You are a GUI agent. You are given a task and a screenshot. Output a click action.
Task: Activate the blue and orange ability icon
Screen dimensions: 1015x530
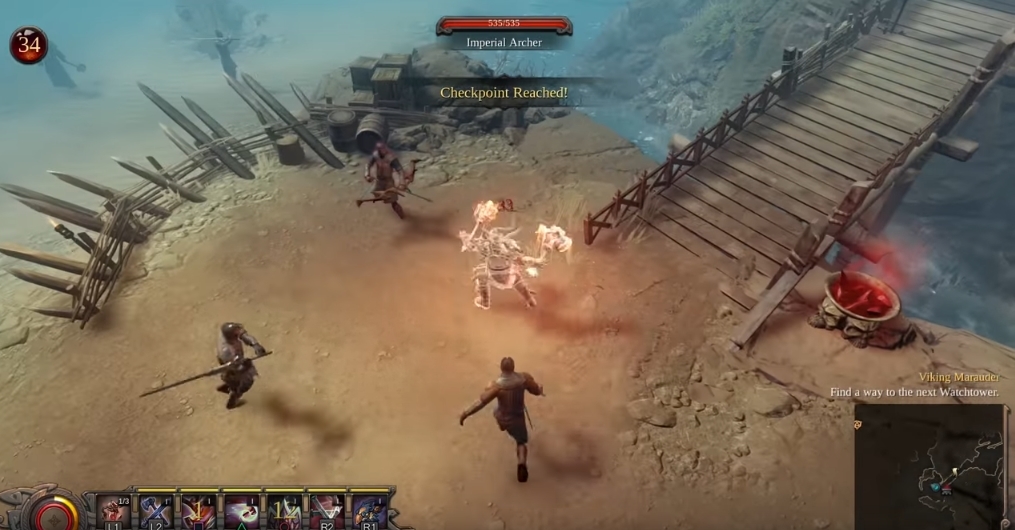pyautogui.click(x=369, y=511)
